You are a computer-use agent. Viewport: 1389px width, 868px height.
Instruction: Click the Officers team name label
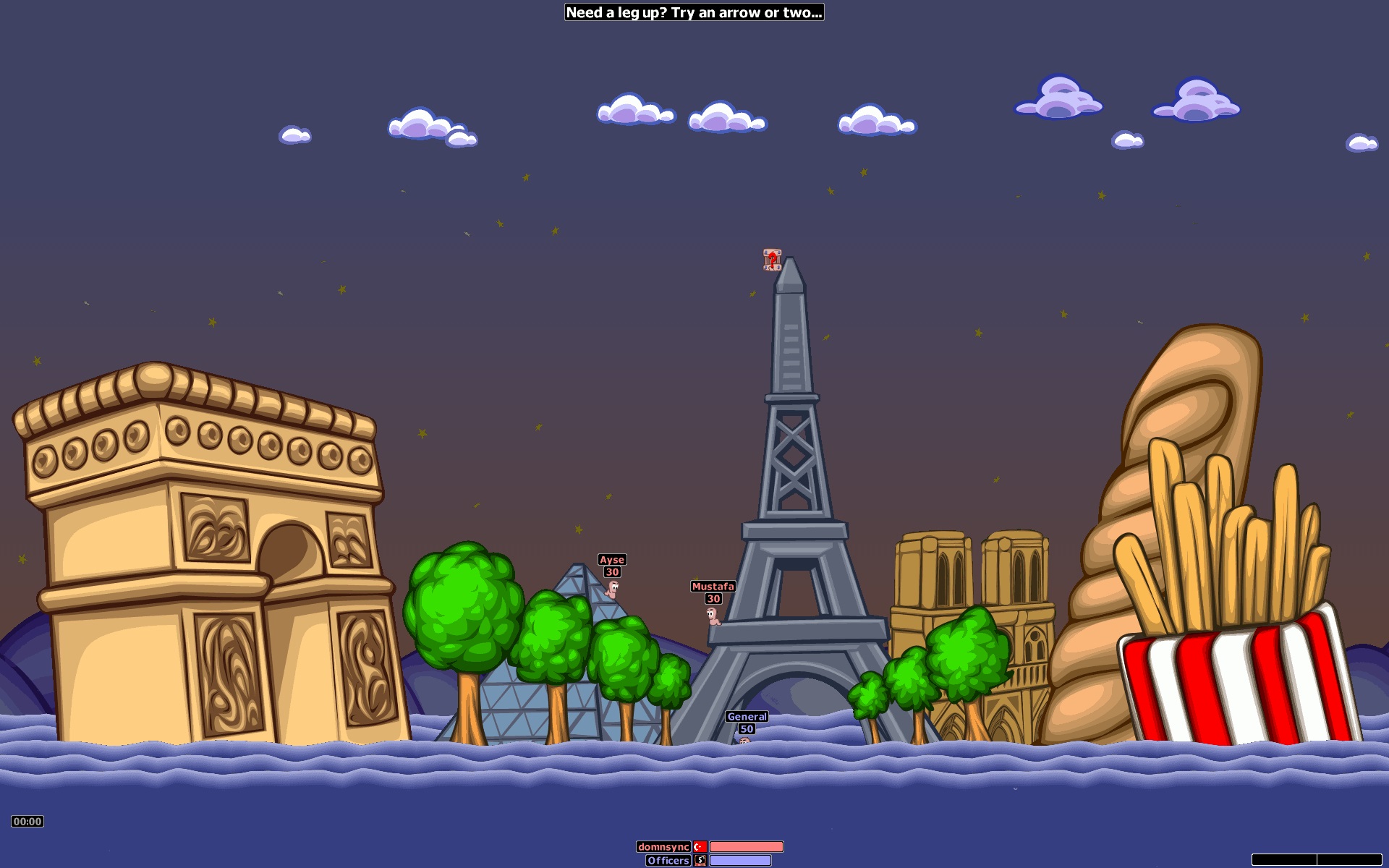tap(667, 861)
